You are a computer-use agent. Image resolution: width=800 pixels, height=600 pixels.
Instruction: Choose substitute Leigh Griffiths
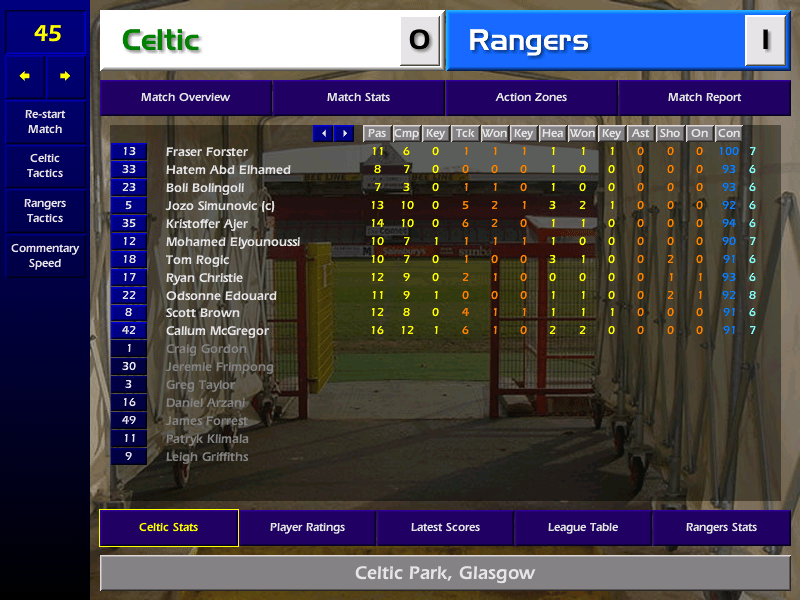click(207, 457)
